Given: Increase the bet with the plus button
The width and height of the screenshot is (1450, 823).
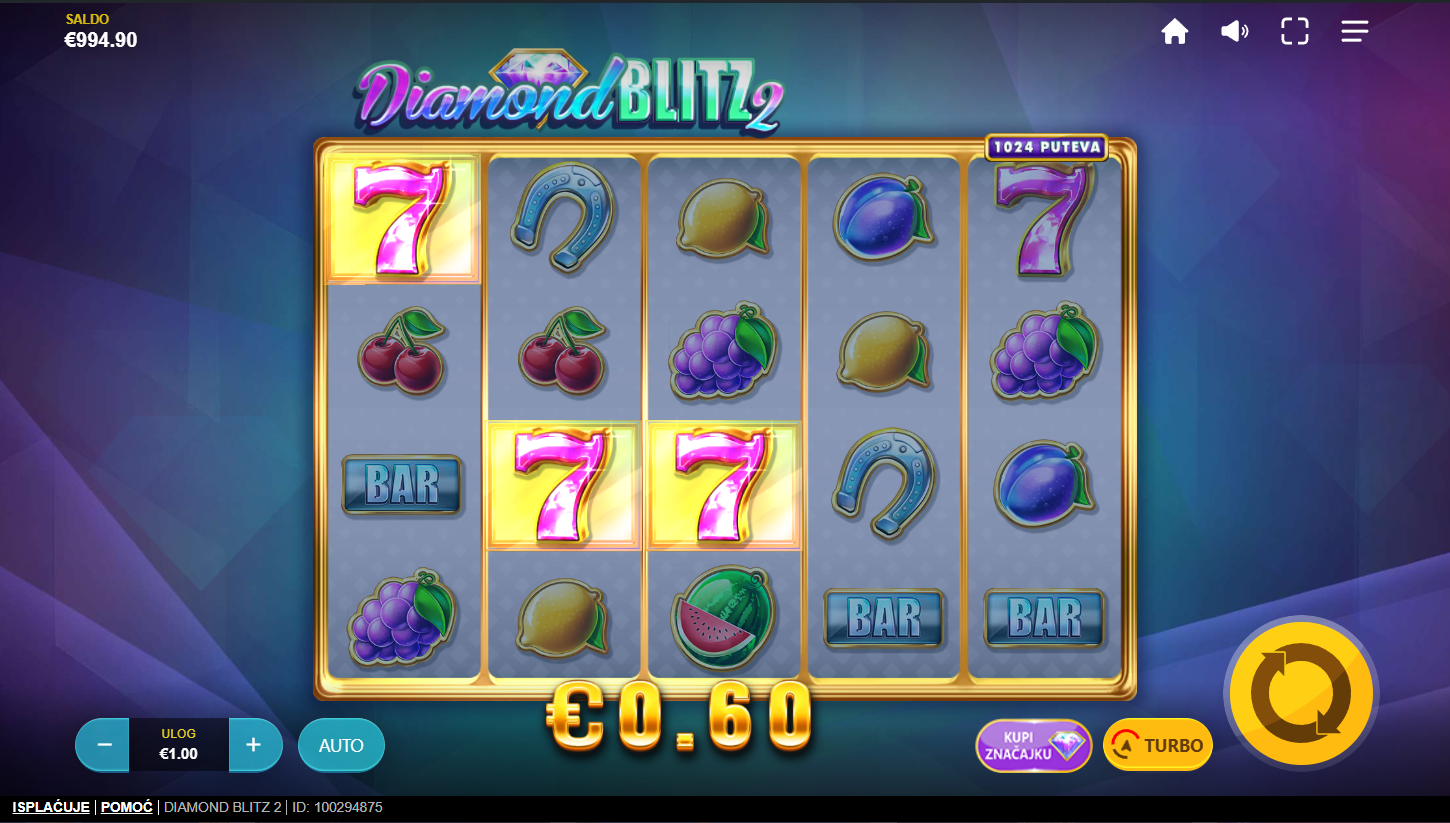Looking at the screenshot, I should [x=254, y=745].
